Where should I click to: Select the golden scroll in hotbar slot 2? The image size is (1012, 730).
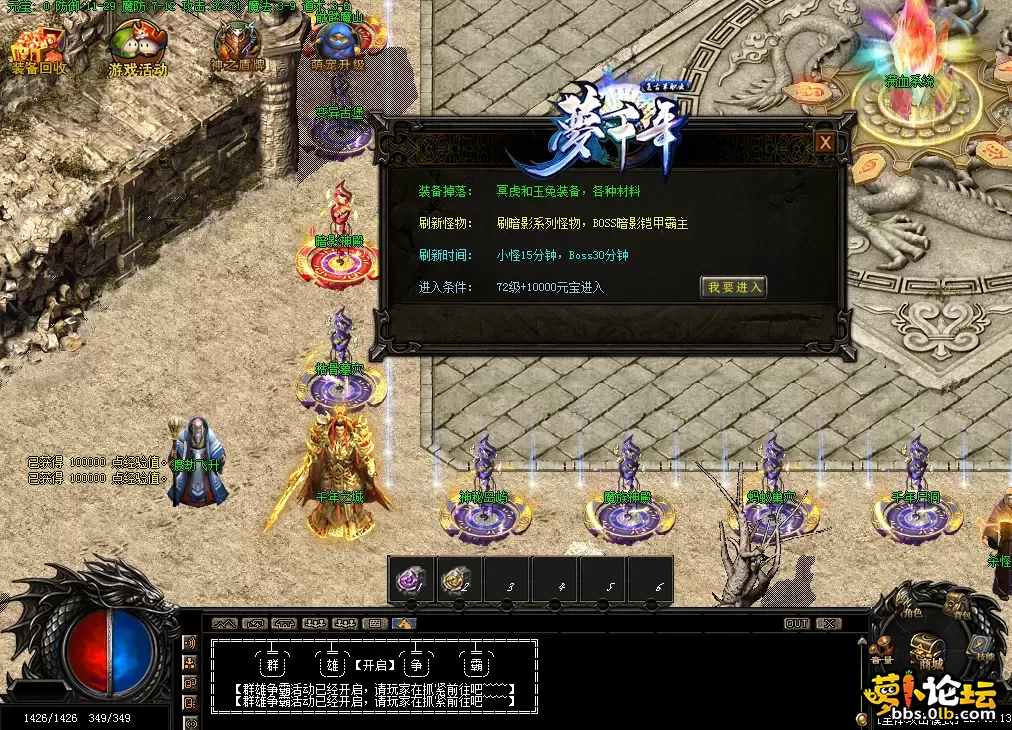click(458, 580)
